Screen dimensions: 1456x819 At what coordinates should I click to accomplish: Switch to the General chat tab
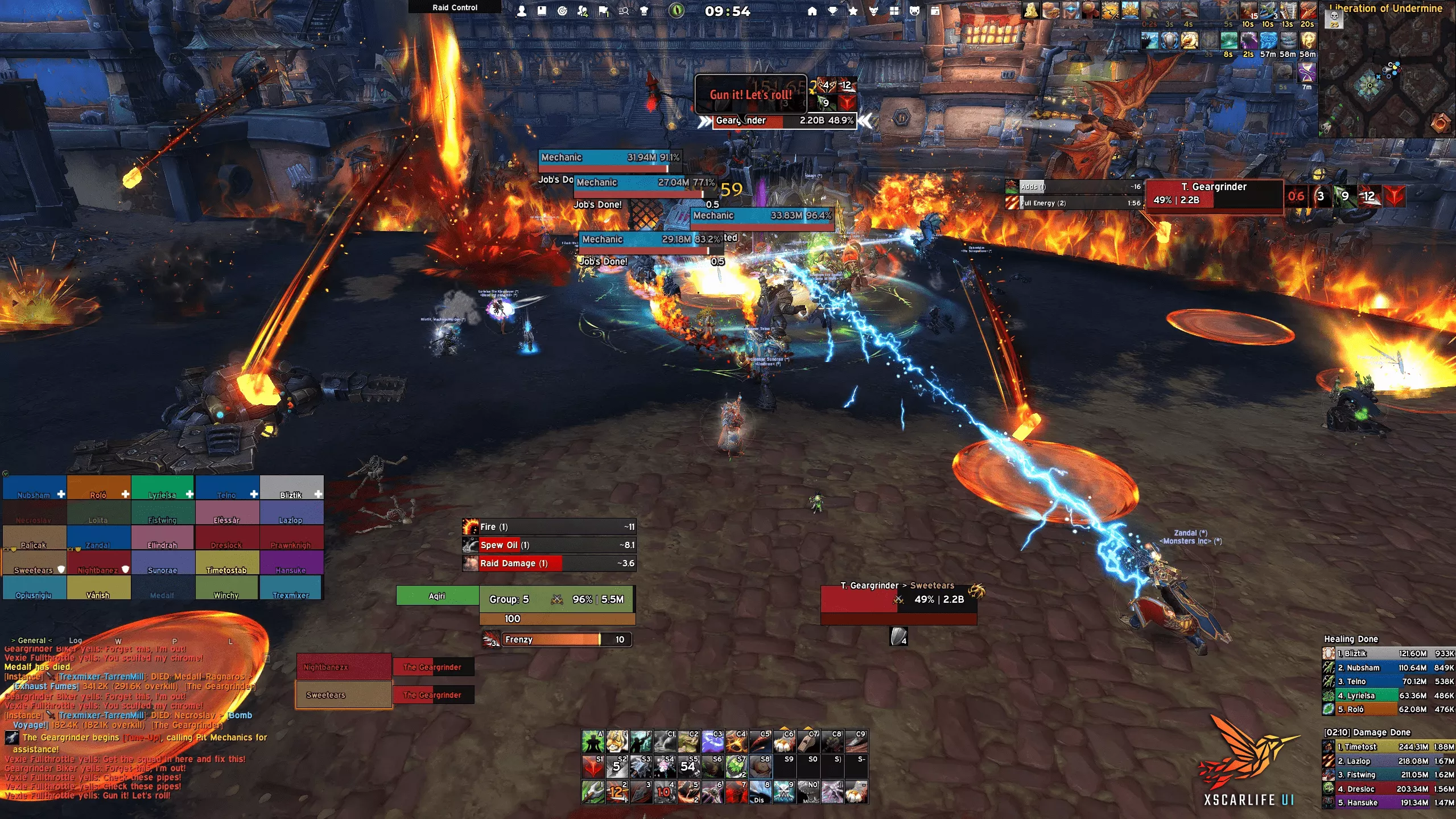tap(31, 640)
